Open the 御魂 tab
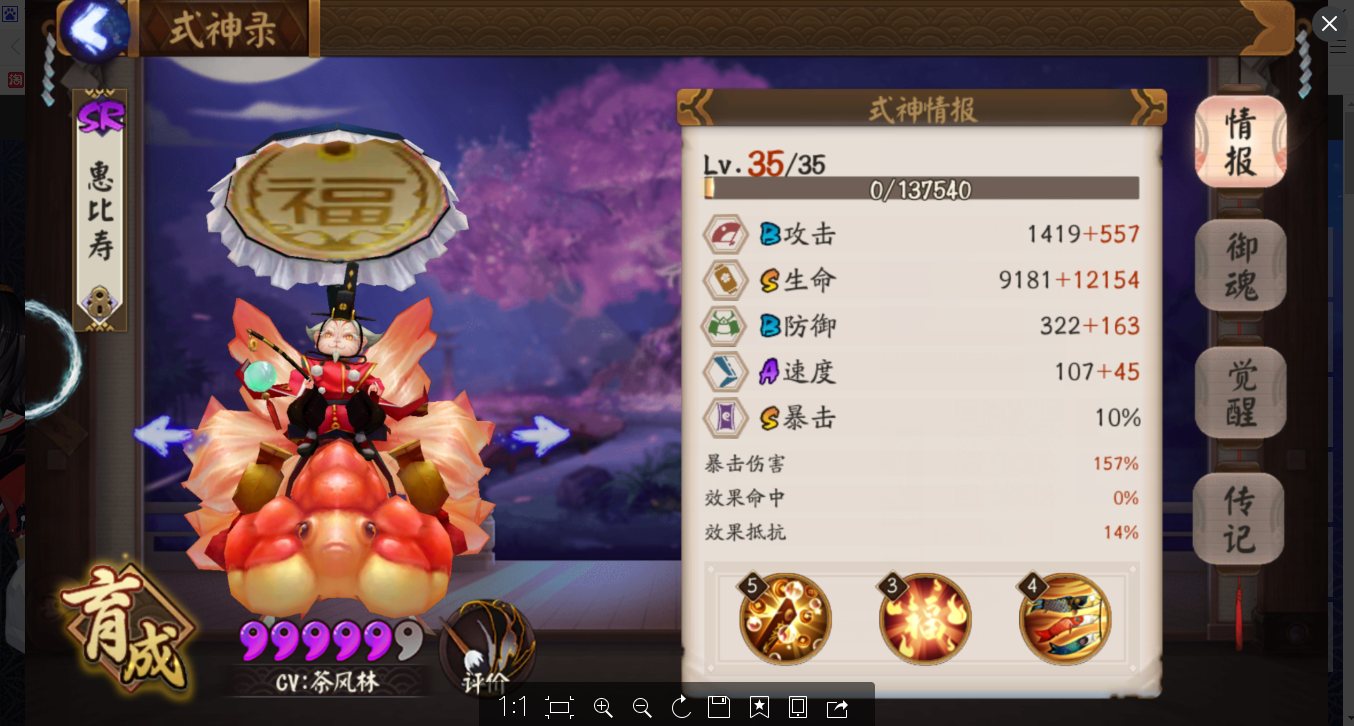The image size is (1354, 726). point(1240,265)
